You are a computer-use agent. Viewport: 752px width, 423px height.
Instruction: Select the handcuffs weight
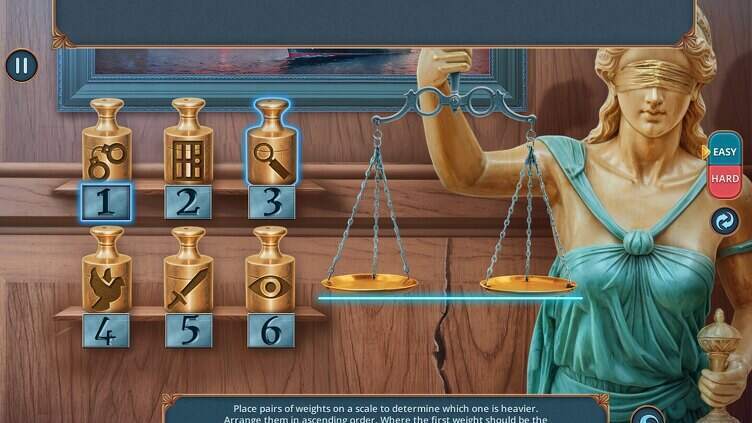107,146
